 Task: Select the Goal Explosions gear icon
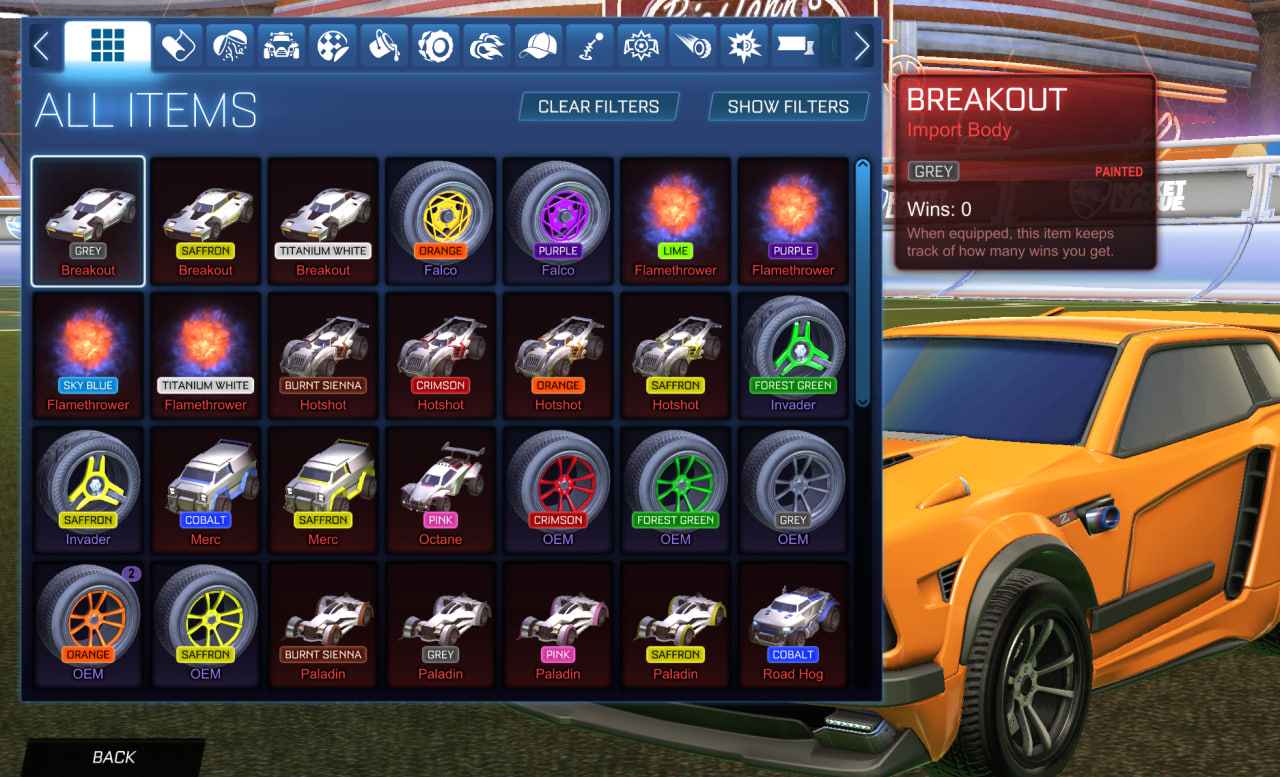pos(640,45)
